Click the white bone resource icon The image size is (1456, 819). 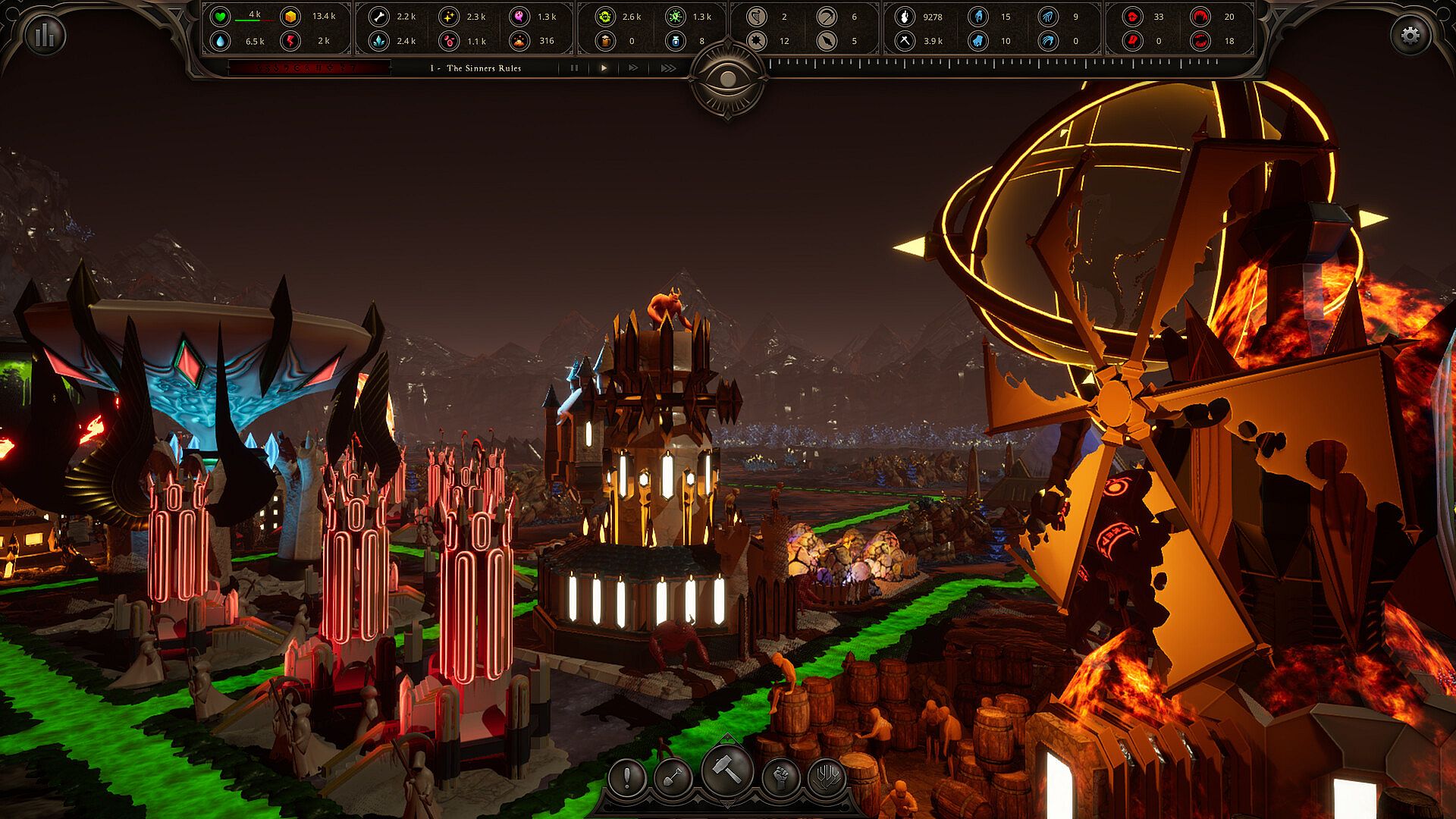pos(378,17)
